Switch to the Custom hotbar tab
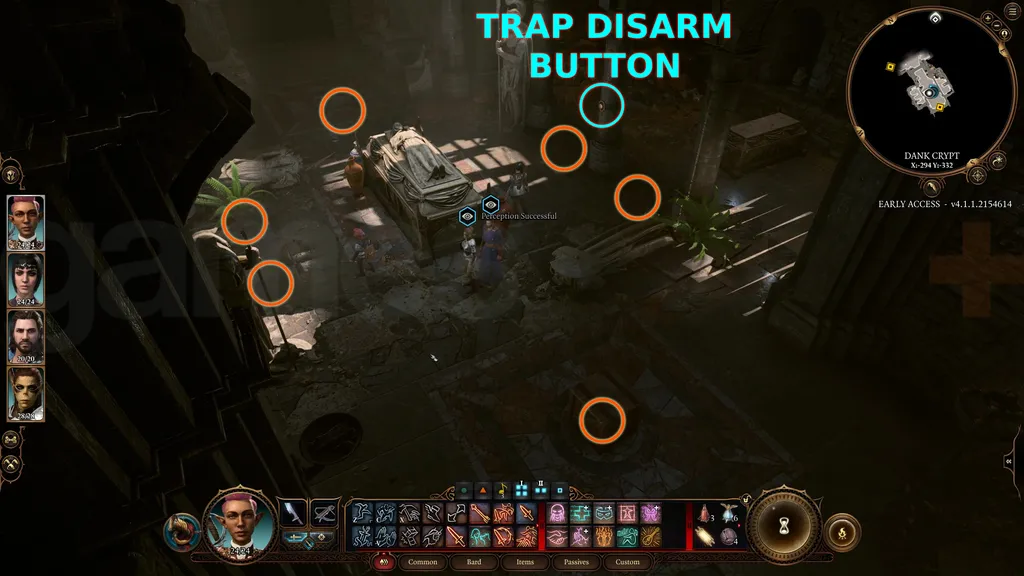The height and width of the screenshot is (576, 1024). pos(627,562)
